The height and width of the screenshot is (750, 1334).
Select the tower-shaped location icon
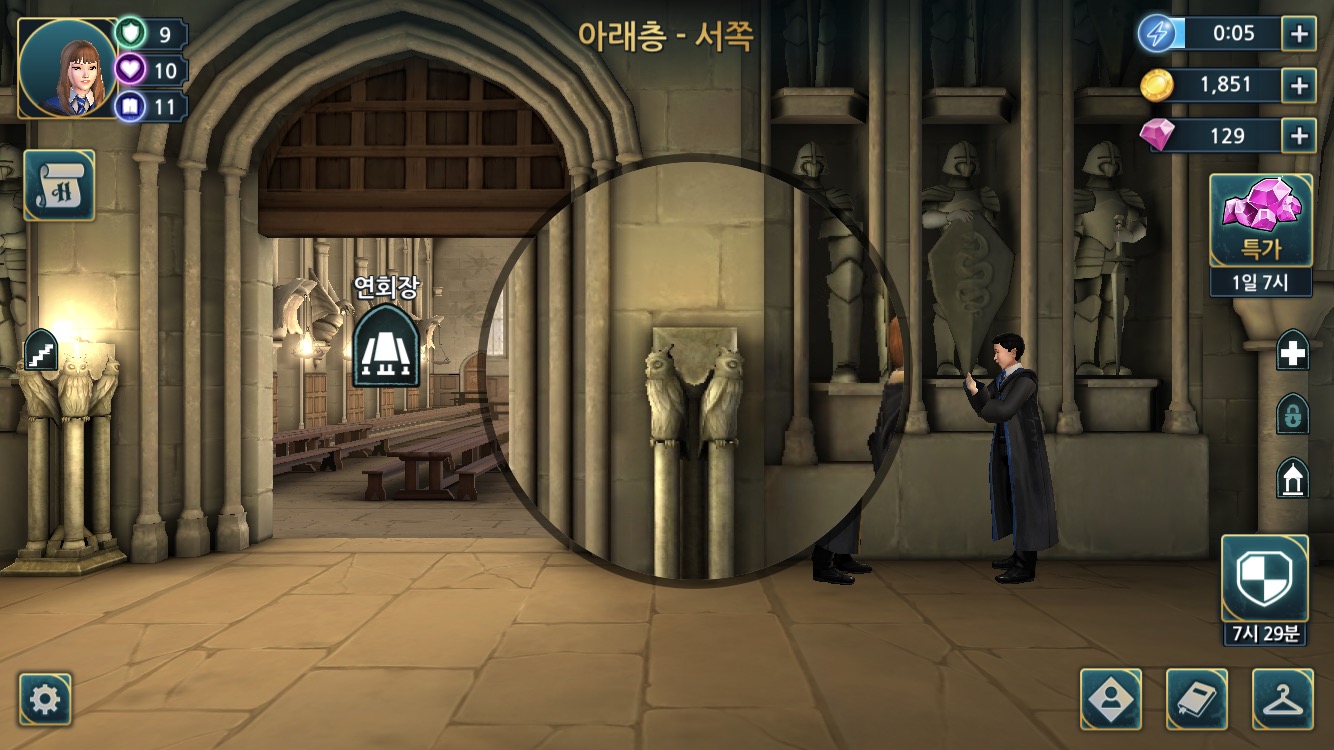pos(1292,478)
